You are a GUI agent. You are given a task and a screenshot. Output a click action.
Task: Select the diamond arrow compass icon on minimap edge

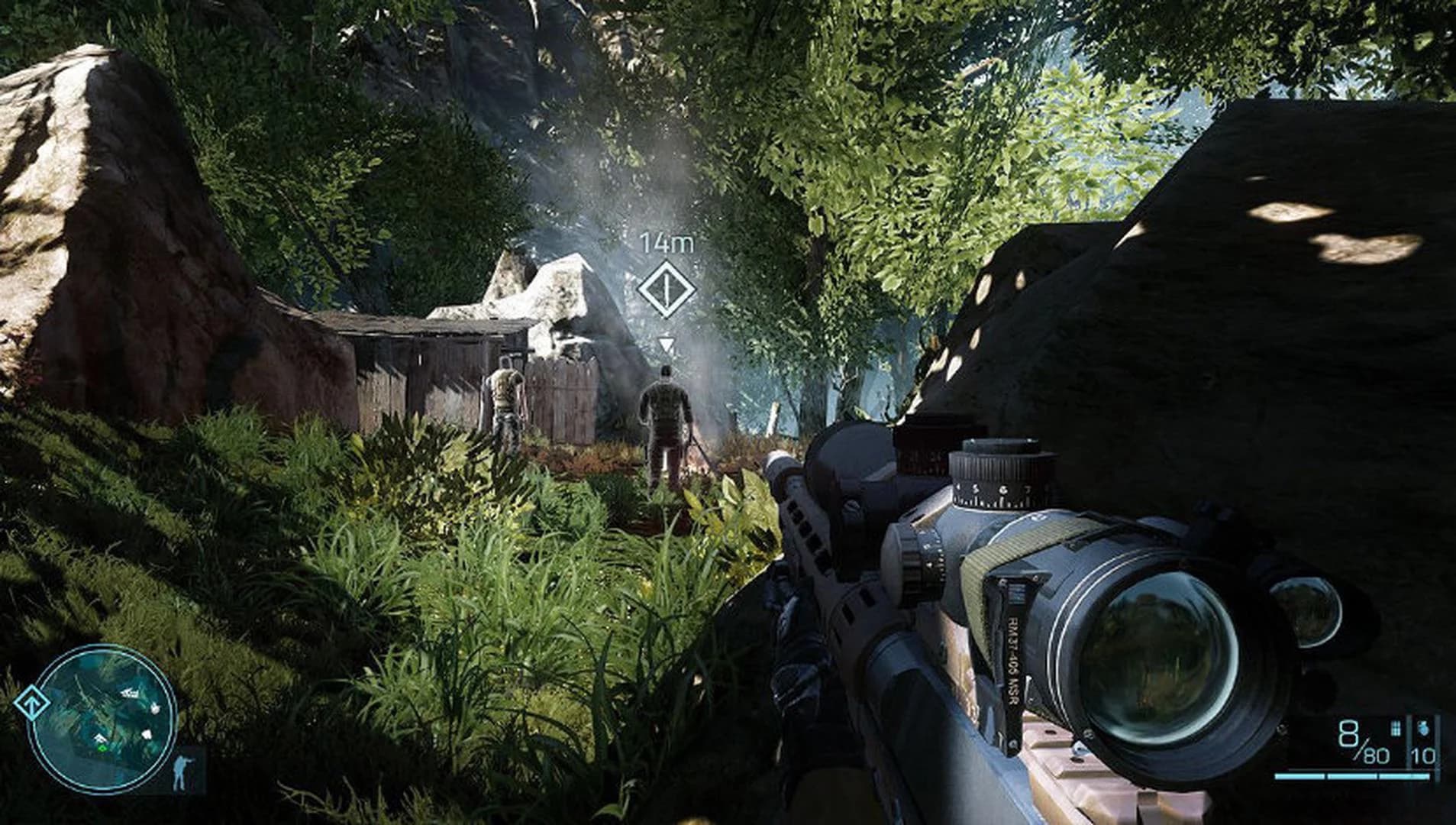point(33,703)
